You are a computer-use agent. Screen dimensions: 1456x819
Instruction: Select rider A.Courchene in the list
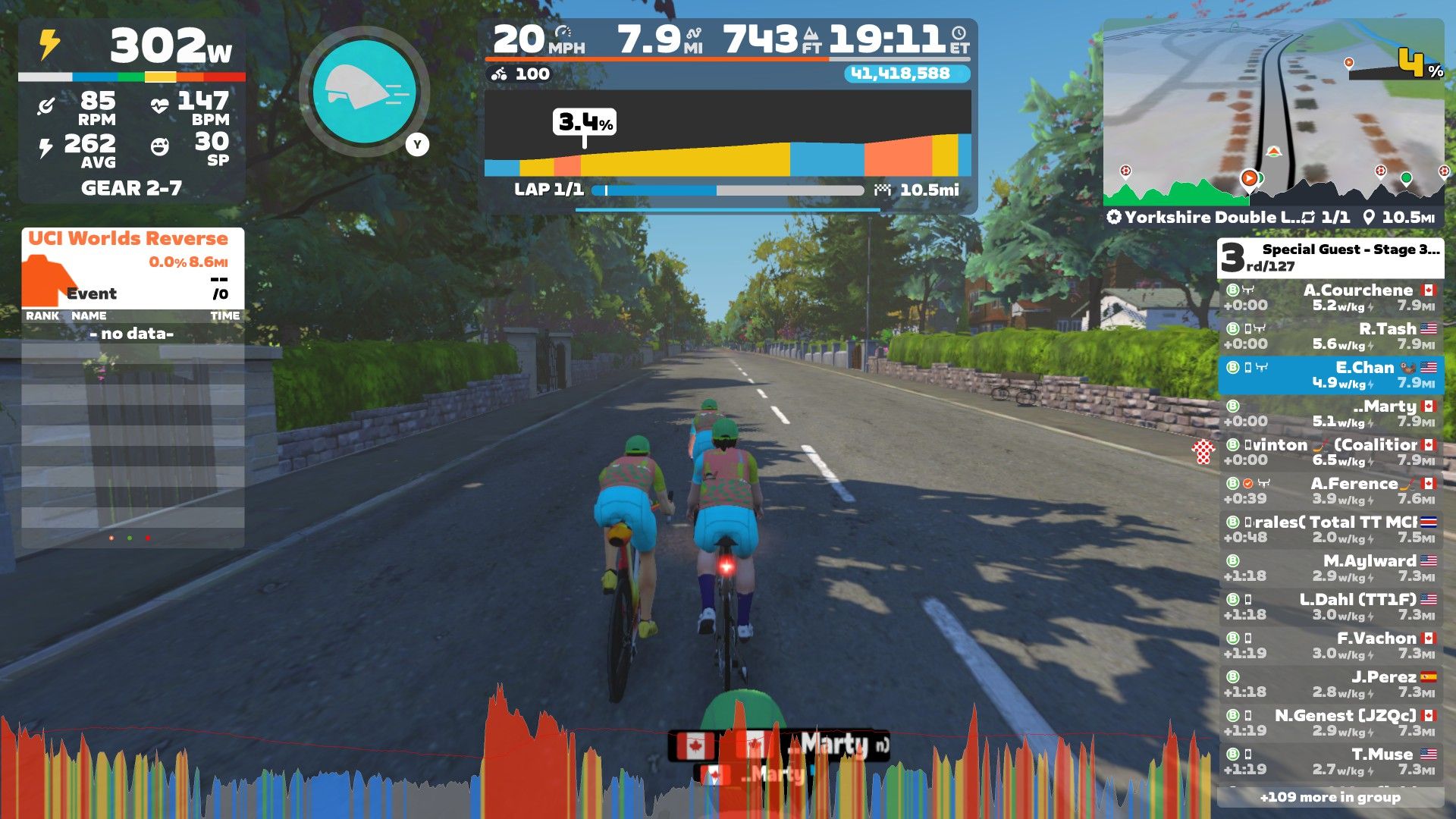[x=1331, y=297]
